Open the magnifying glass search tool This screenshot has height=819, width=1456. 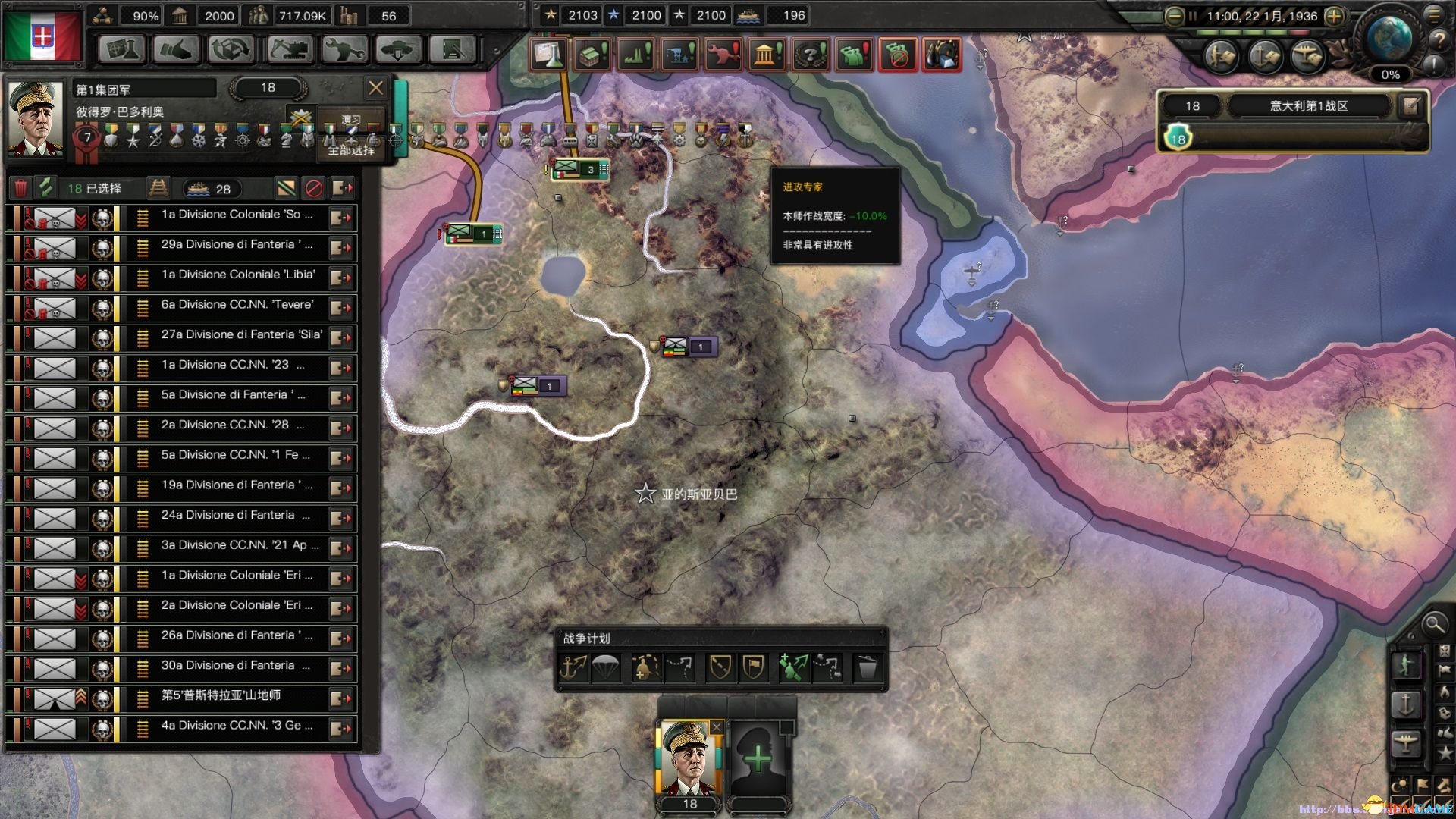(x=1434, y=624)
